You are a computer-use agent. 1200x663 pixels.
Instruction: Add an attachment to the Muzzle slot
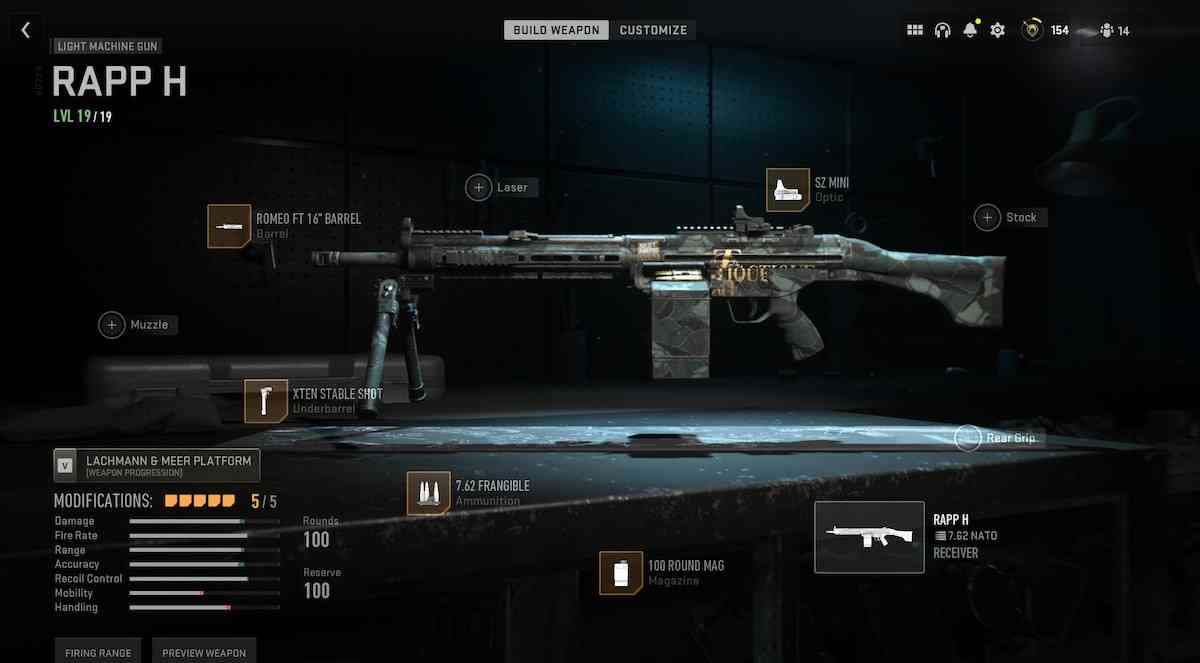[x=112, y=325]
